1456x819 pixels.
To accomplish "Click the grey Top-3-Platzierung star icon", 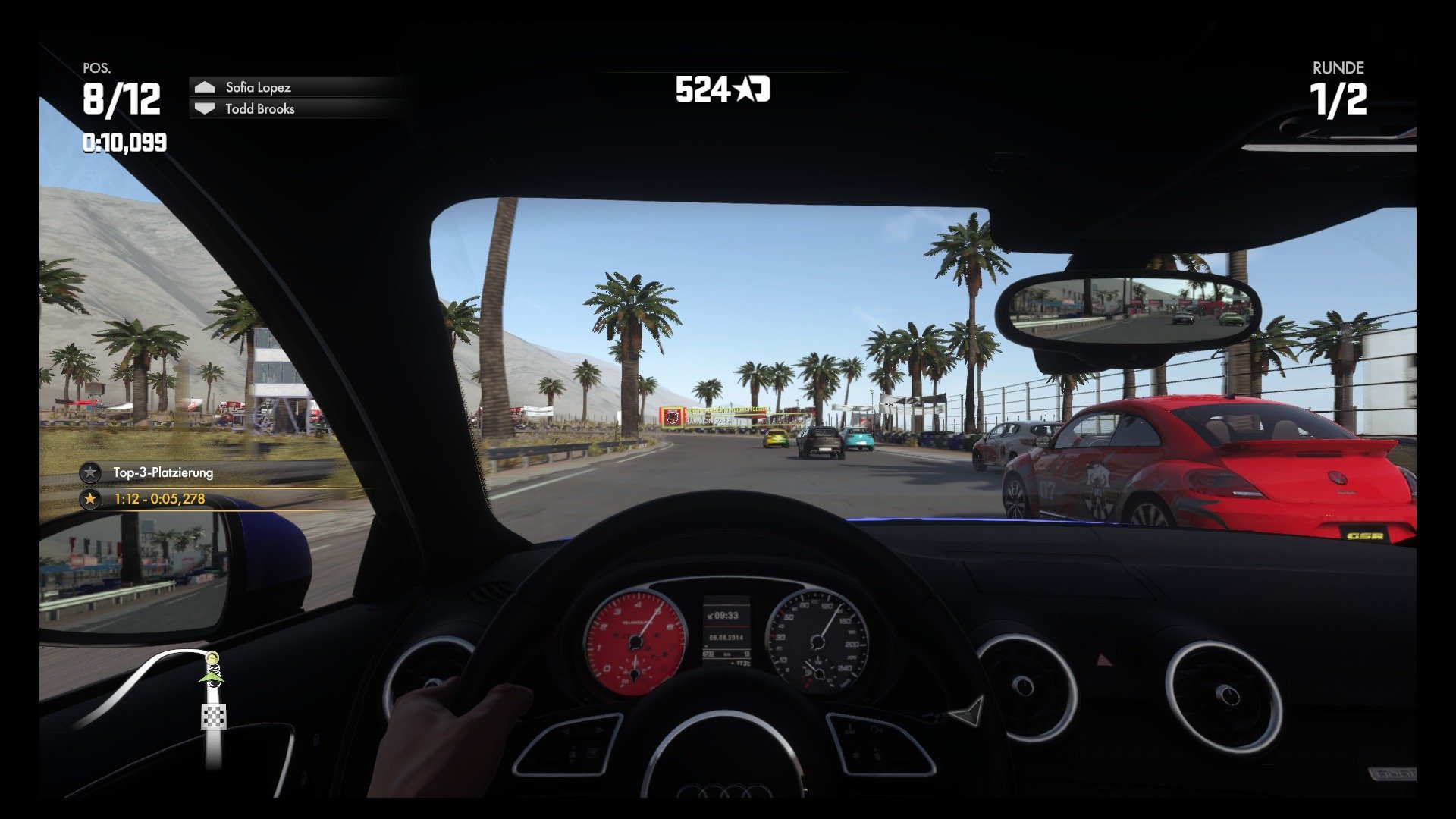I will [89, 471].
